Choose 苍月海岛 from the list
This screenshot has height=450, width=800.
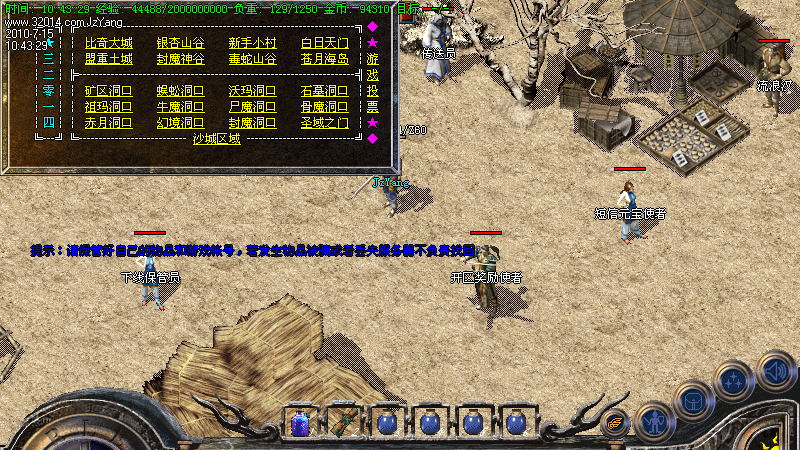pos(325,59)
